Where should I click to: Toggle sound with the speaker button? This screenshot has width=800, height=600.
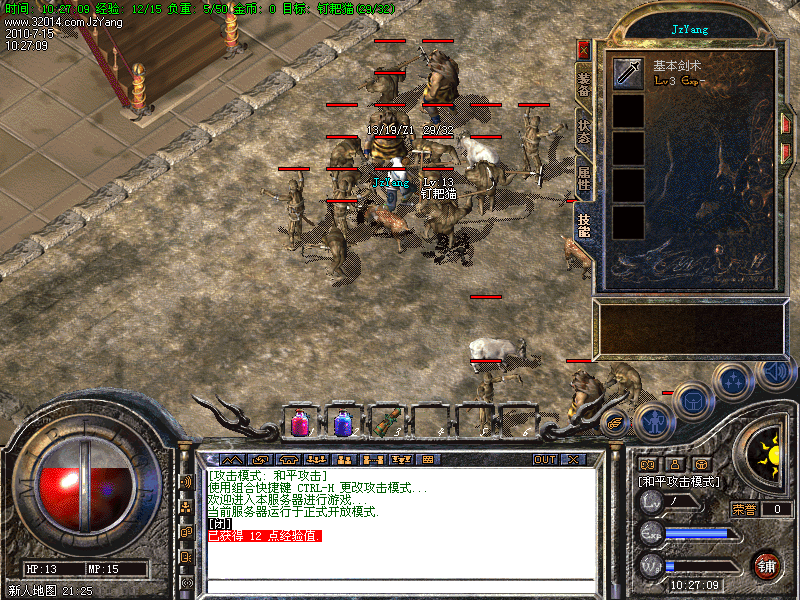pos(774,372)
